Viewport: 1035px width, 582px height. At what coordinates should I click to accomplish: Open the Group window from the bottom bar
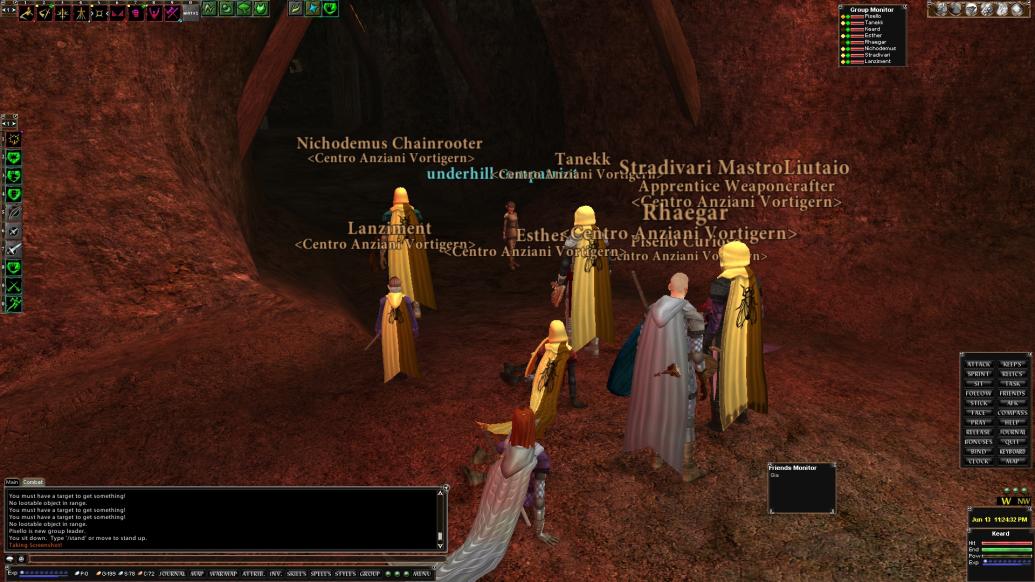370,574
